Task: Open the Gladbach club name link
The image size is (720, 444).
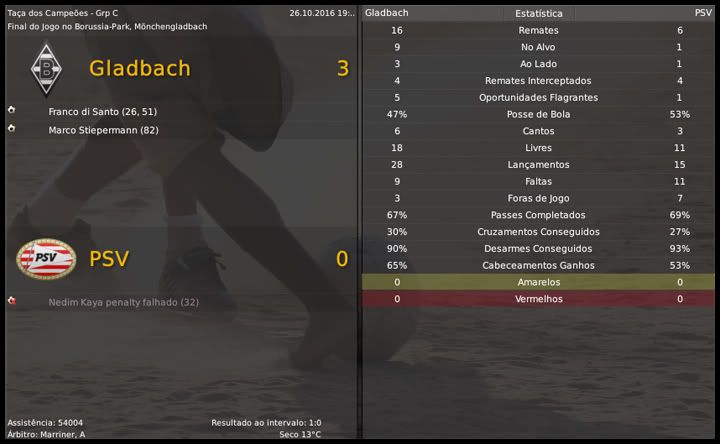Action: click(x=139, y=68)
